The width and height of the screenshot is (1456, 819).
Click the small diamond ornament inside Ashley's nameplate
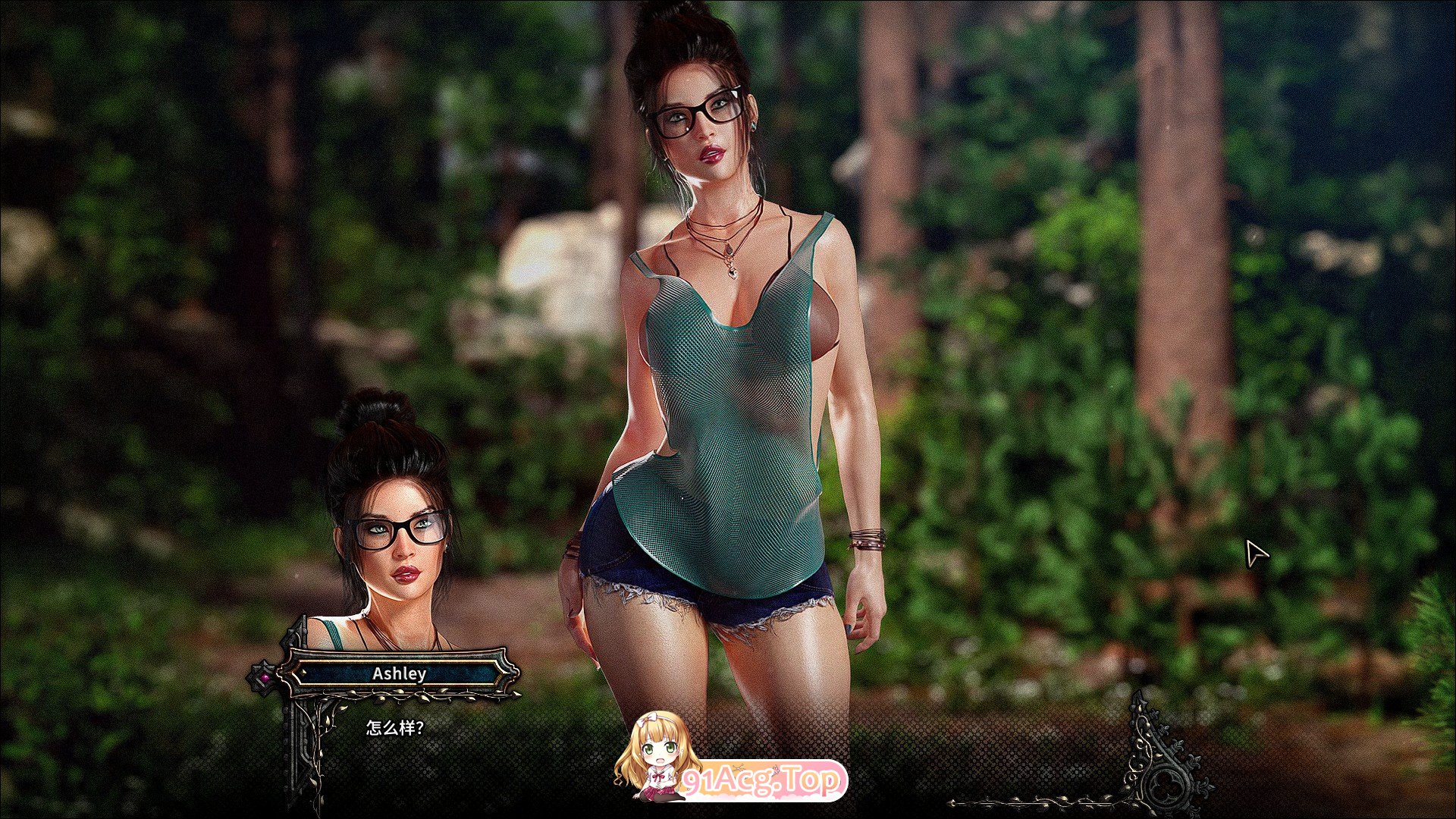[303, 673]
